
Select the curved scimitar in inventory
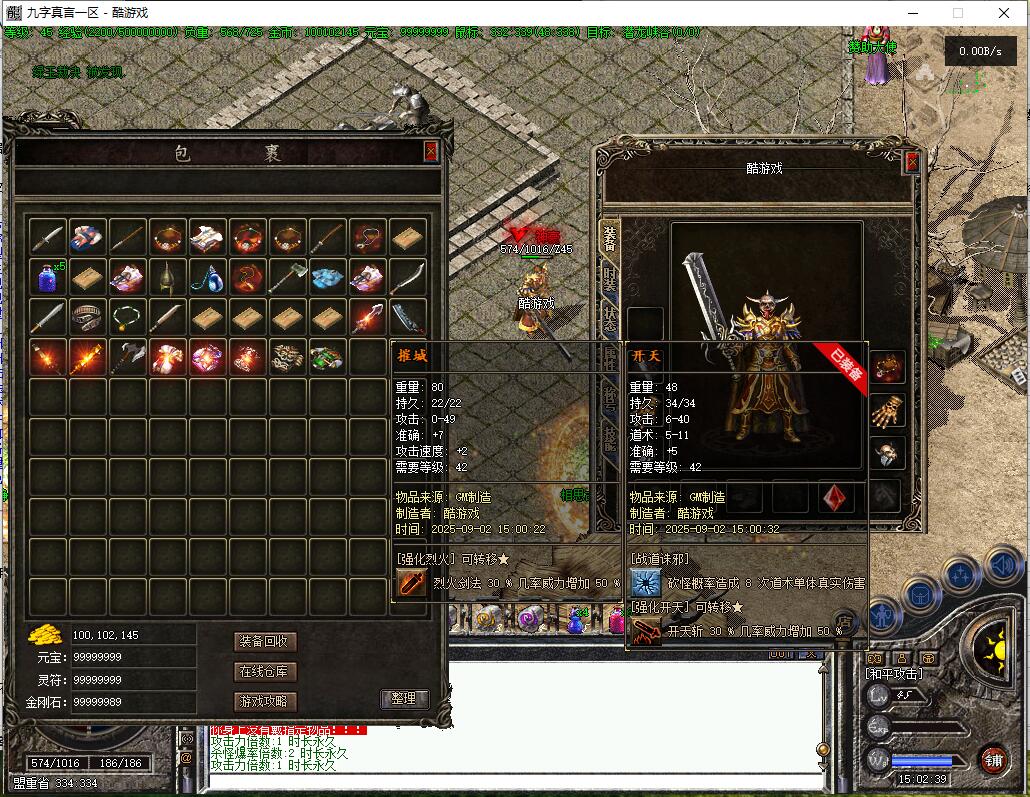coord(408,277)
